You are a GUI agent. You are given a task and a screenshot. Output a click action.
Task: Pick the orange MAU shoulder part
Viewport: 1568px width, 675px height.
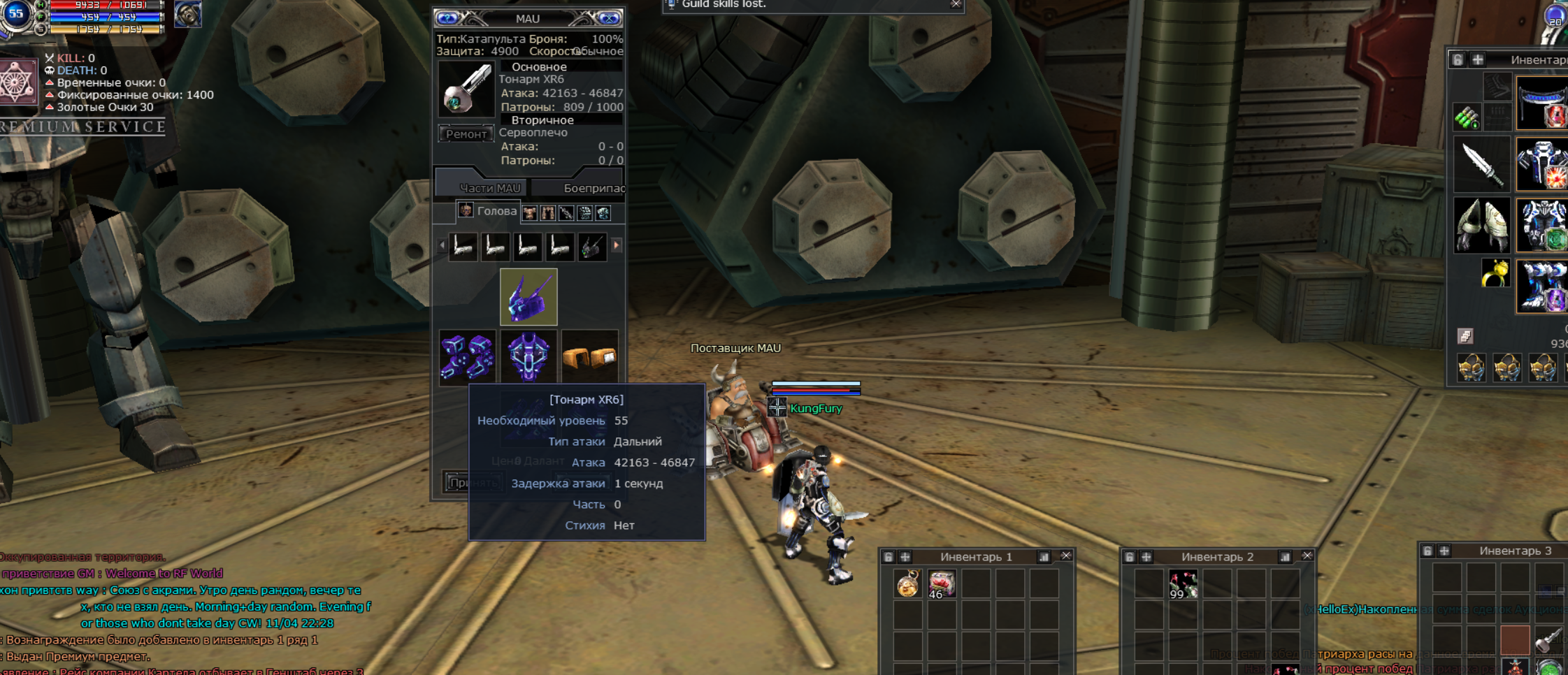589,357
